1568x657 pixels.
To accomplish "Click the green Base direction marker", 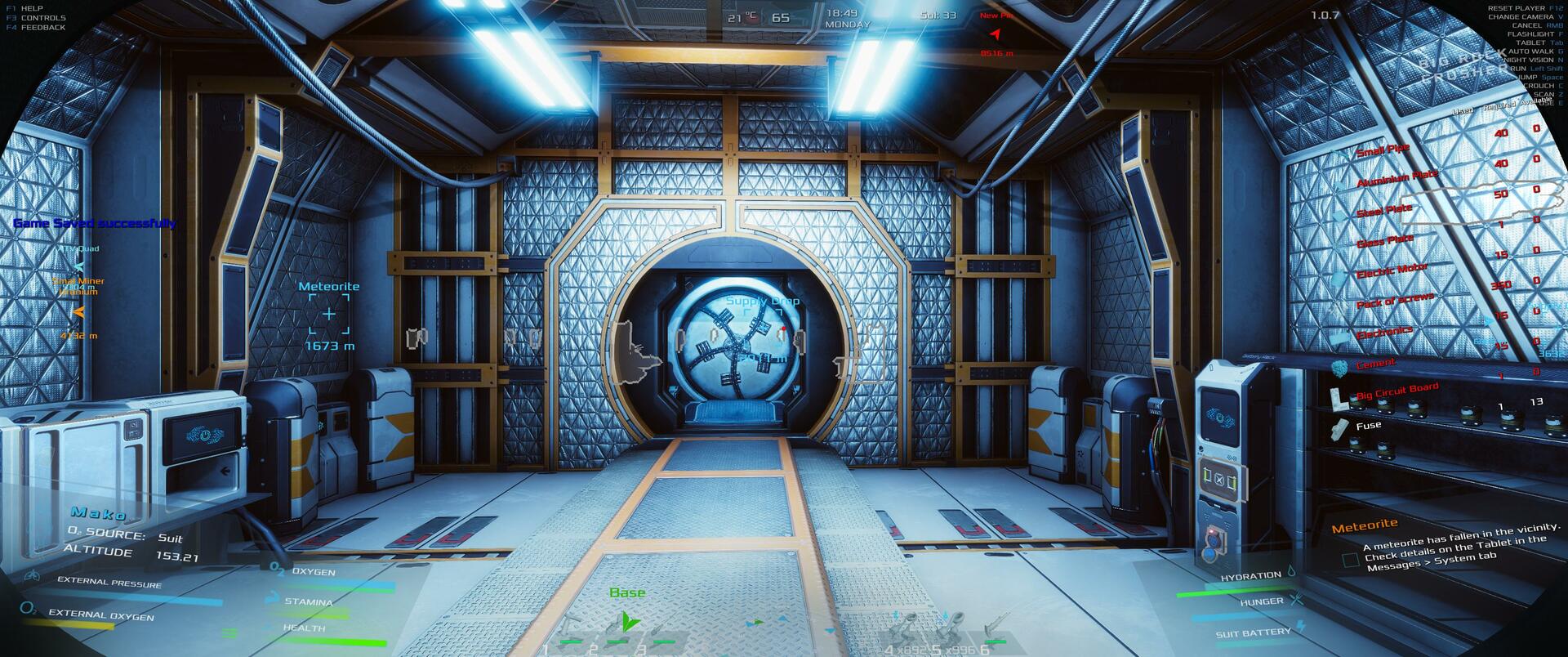I will [627, 623].
